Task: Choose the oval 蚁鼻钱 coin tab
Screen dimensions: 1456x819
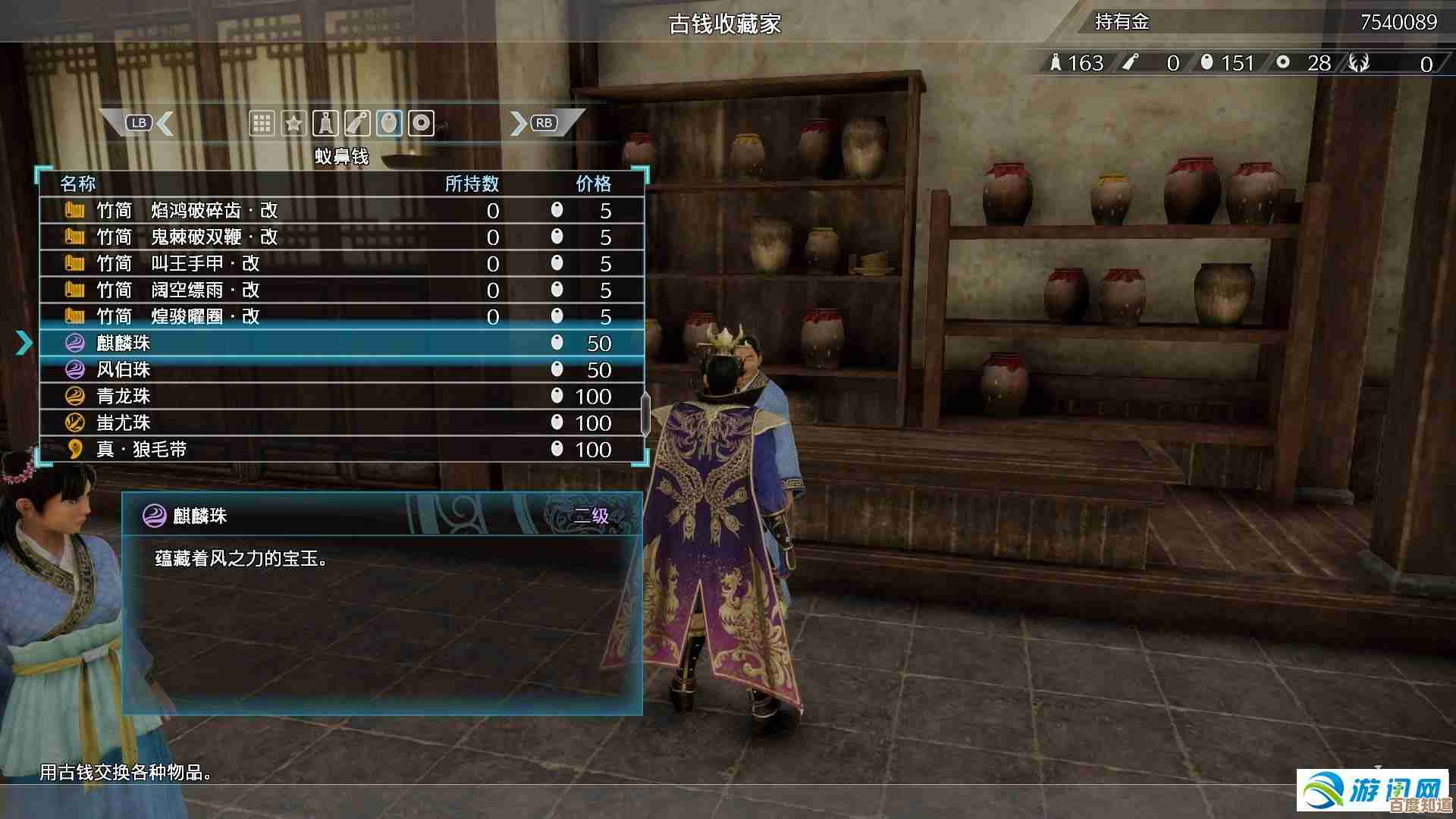Action: [389, 123]
